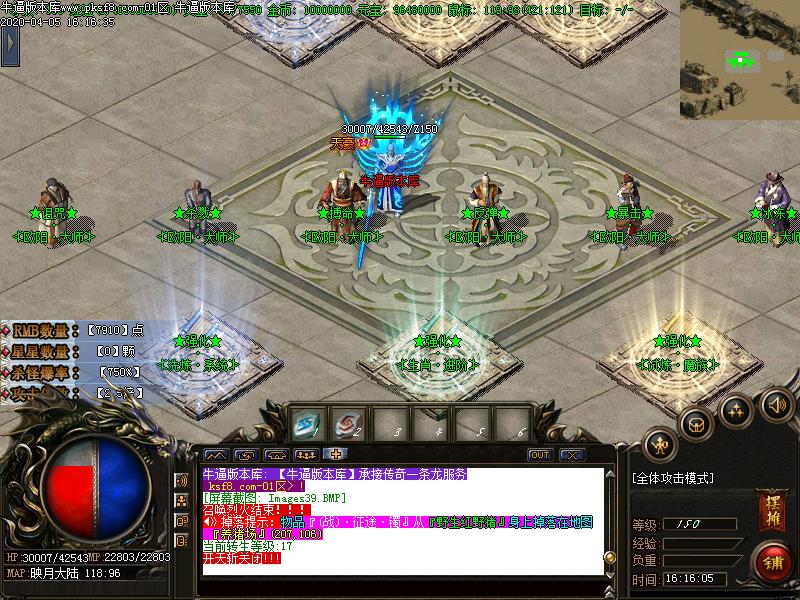The height and width of the screenshot is (600, 800).
Task: Click the minimap in the corner
Action: [740, 46]
